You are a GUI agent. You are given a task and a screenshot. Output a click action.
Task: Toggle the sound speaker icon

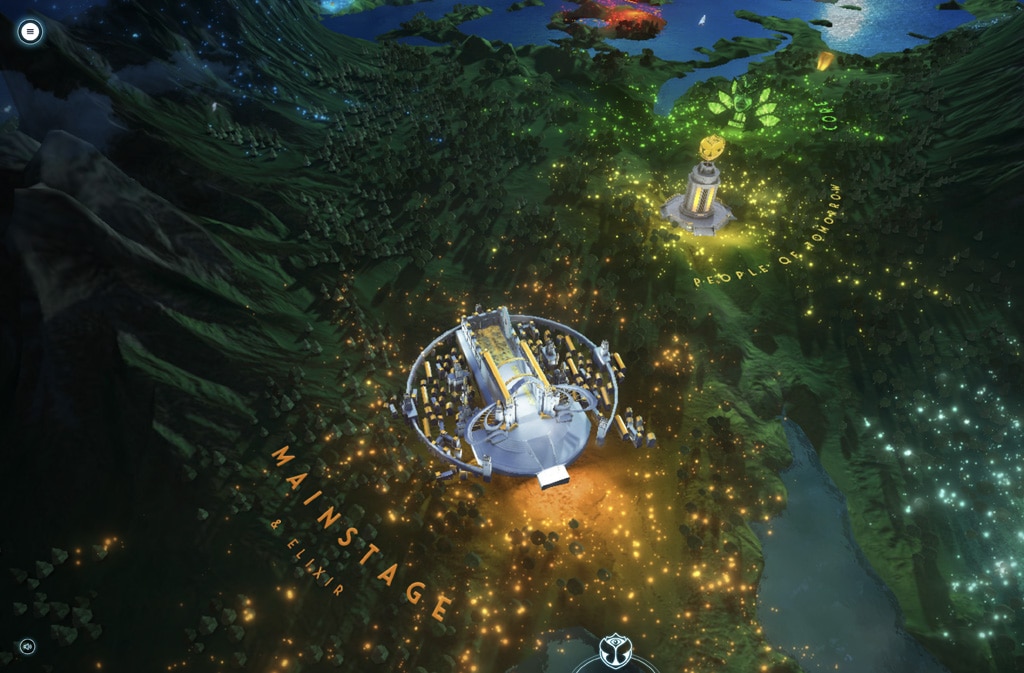pyautogui.click(x=27, y=646)
